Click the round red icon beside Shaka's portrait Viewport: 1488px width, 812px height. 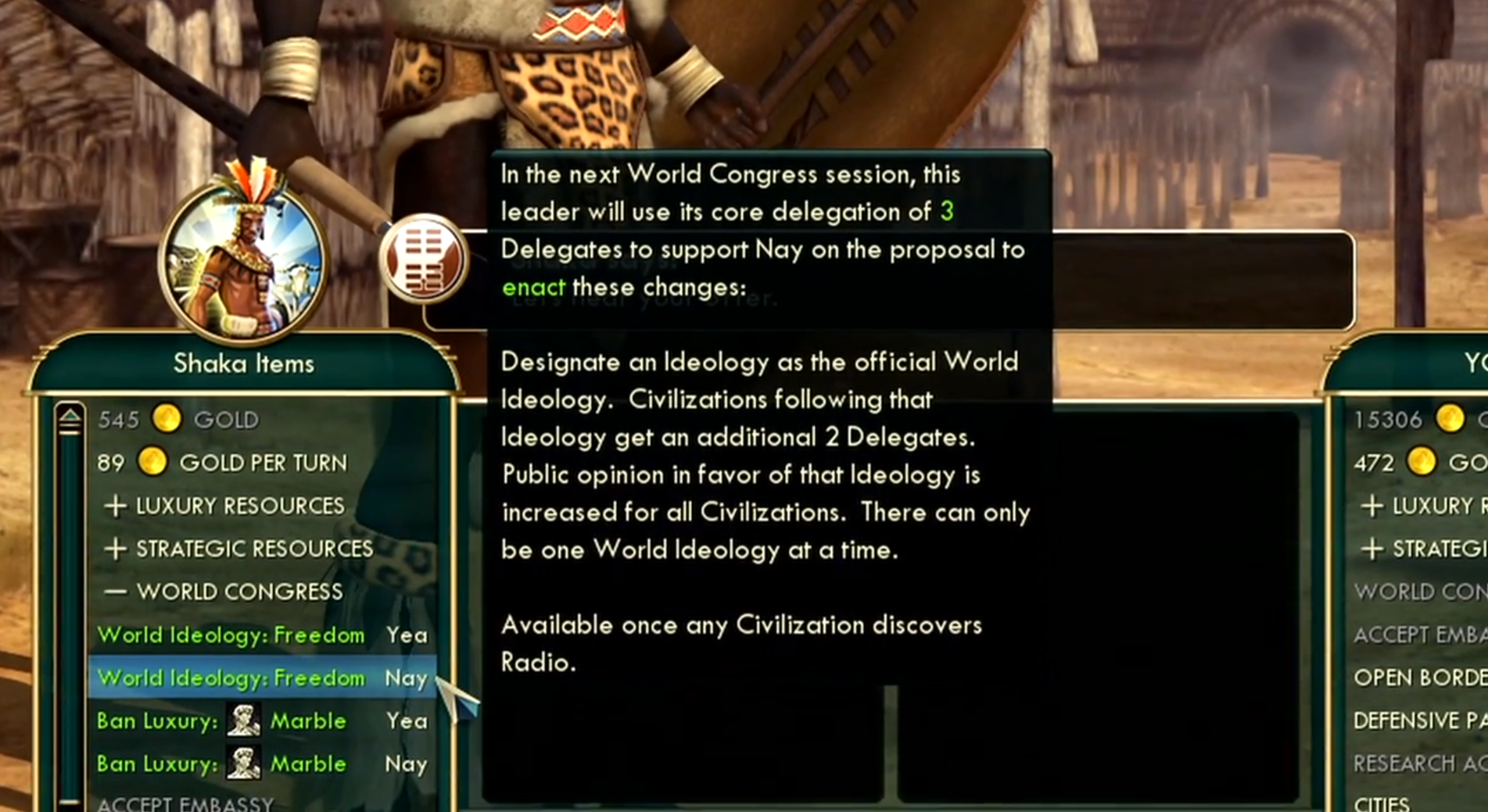[424, 258]
